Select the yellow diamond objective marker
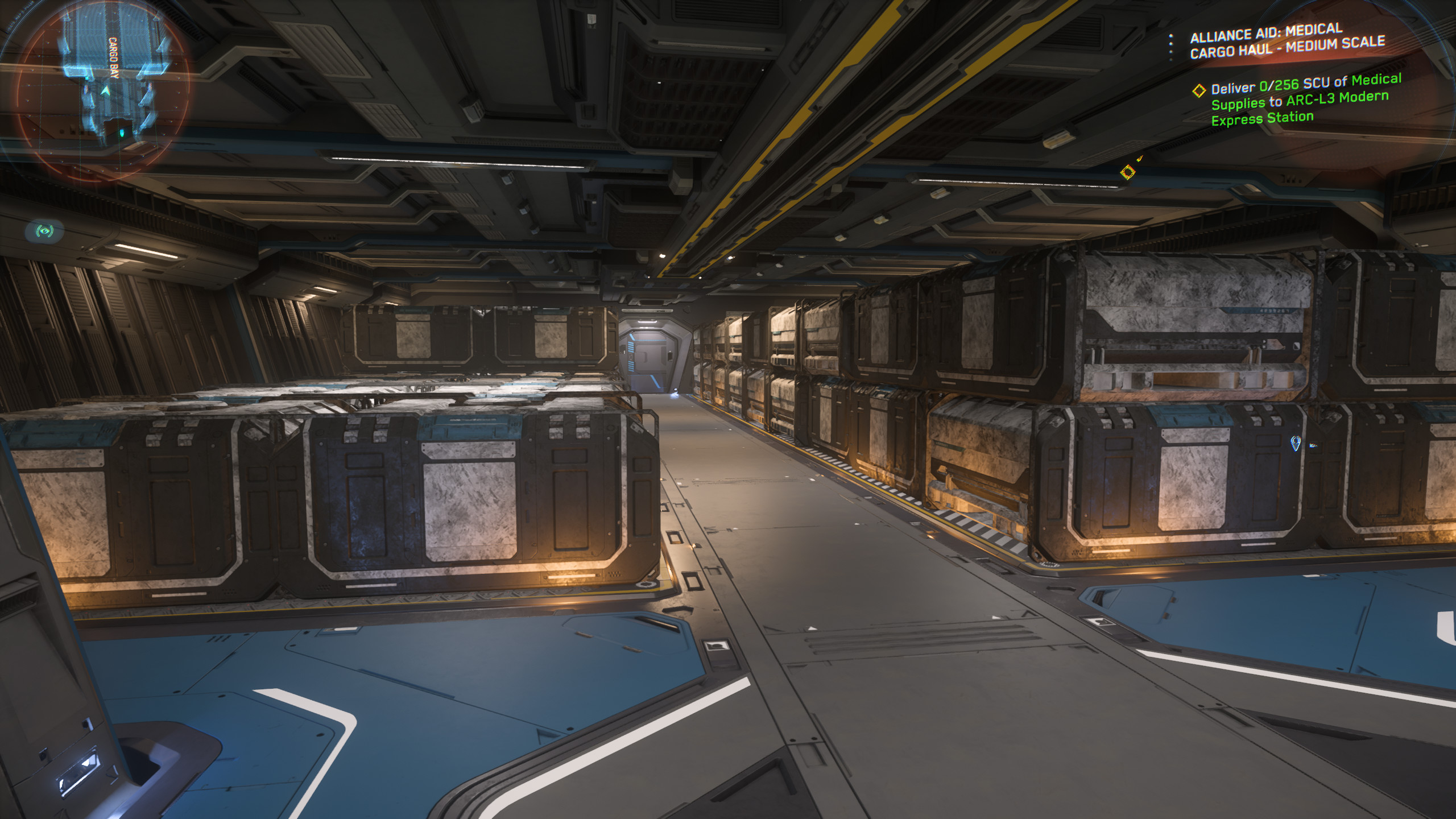Image resolution: width=1456 pixels, height=819 pixels. click(x=1127, y=172)
